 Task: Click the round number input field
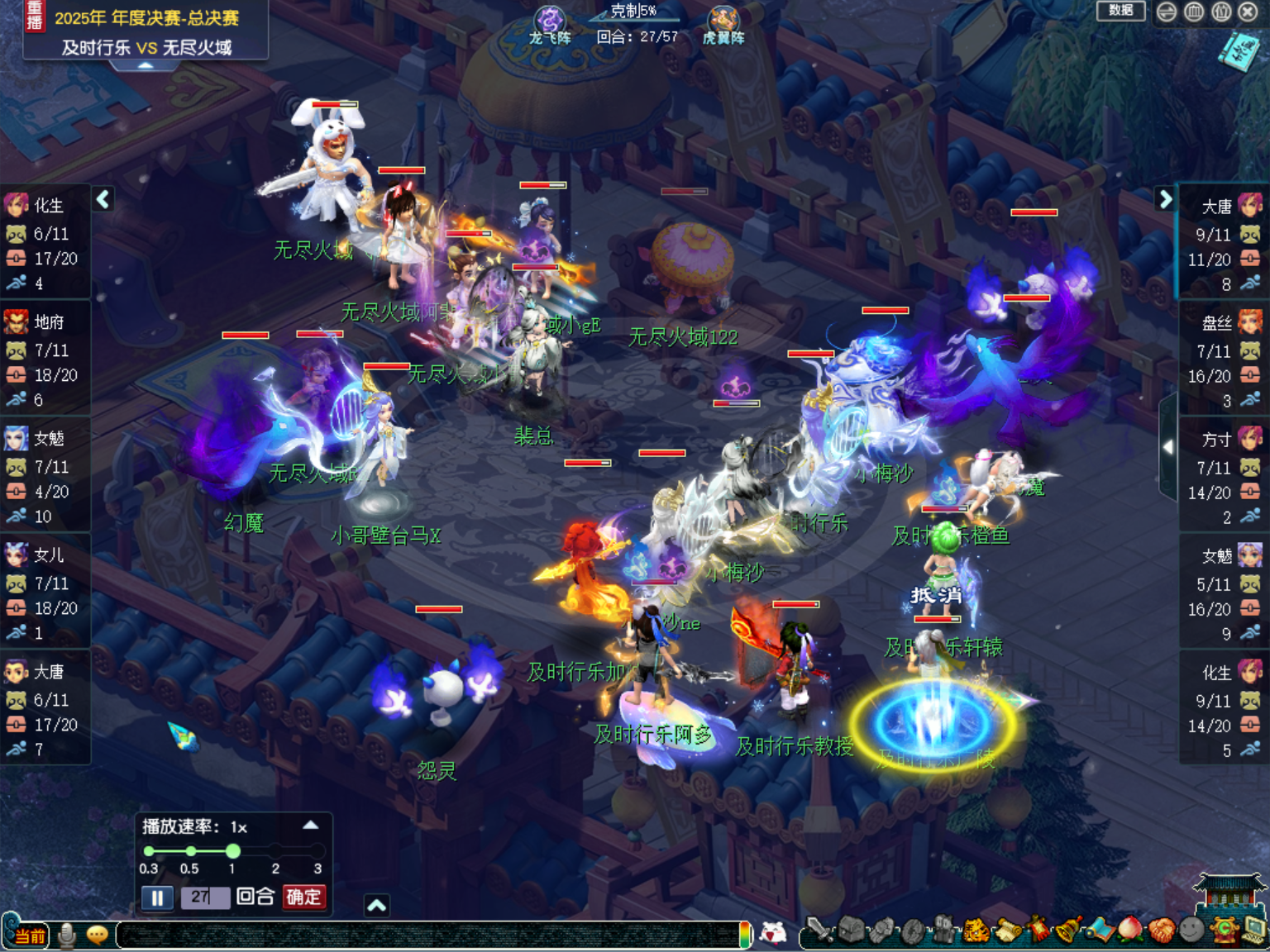(205, 897)
